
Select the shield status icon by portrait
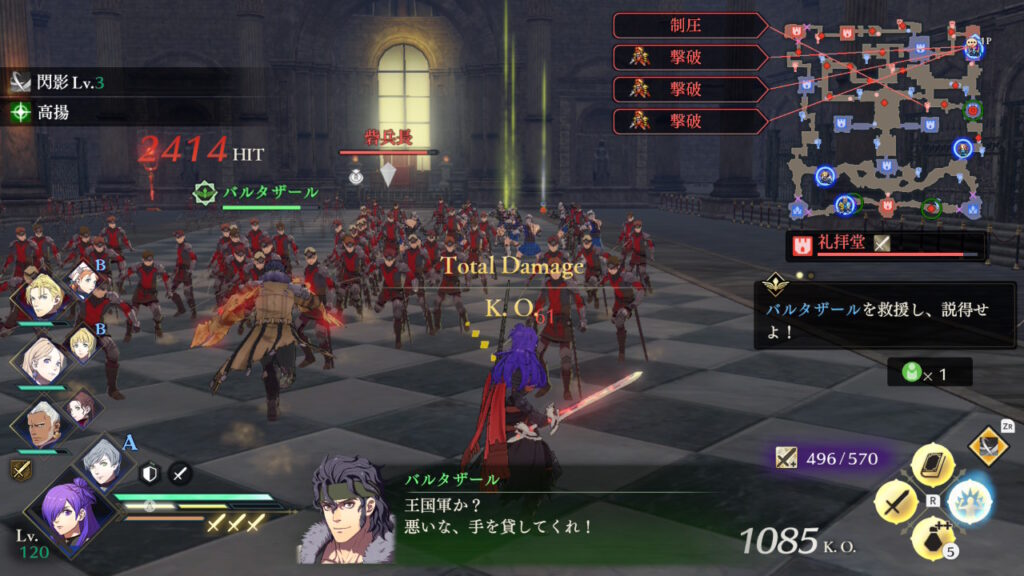pyautogui.click(x=149, y=474)
